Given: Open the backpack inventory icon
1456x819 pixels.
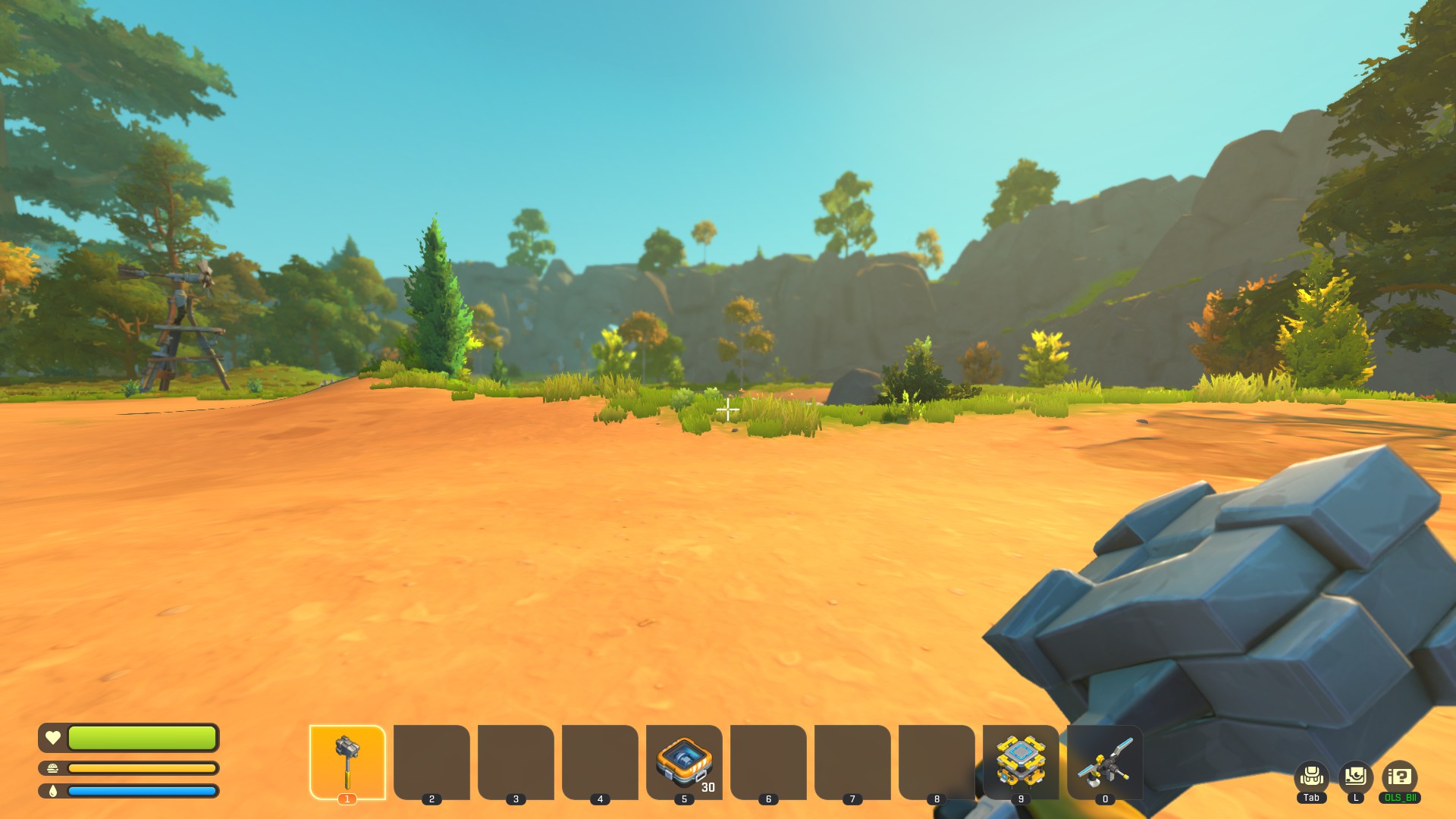Looking at the screenshot, I should click(1311, 777).
